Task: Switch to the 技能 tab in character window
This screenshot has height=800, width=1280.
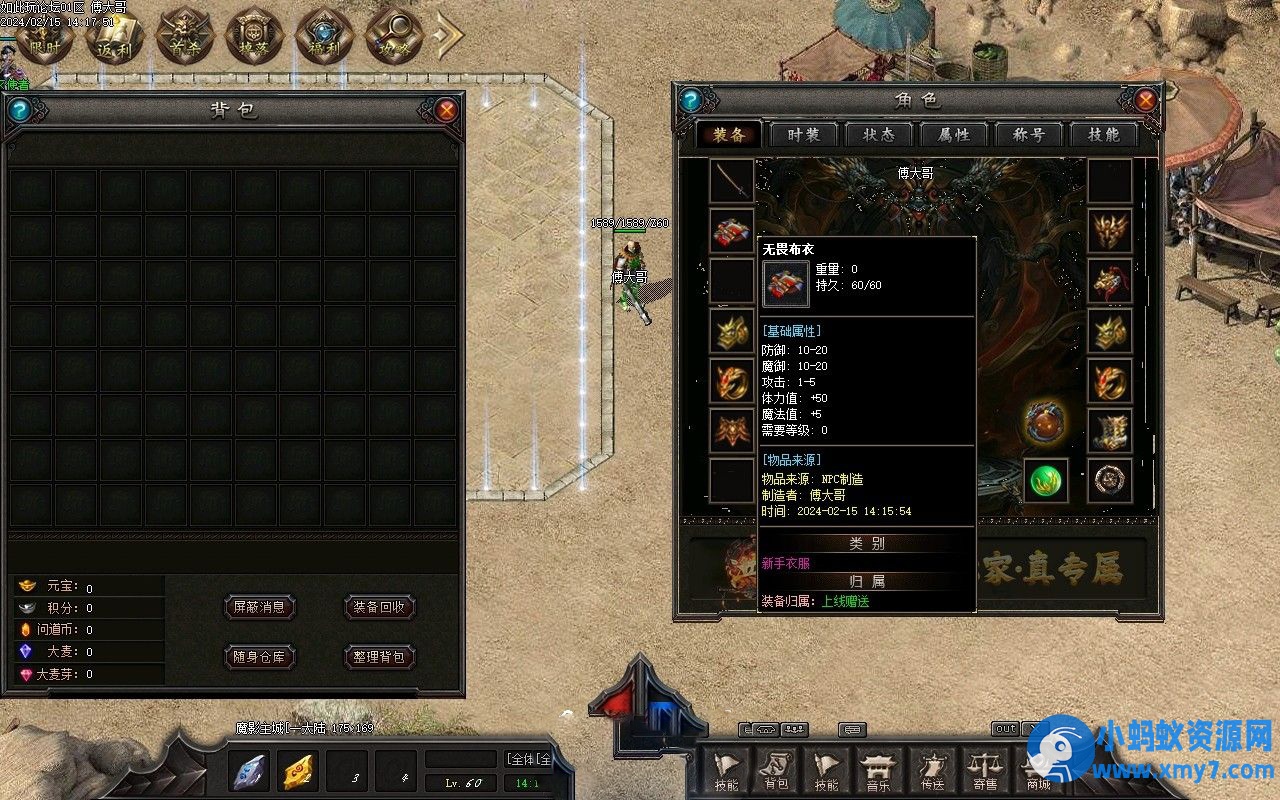Action: [1104, 135]
